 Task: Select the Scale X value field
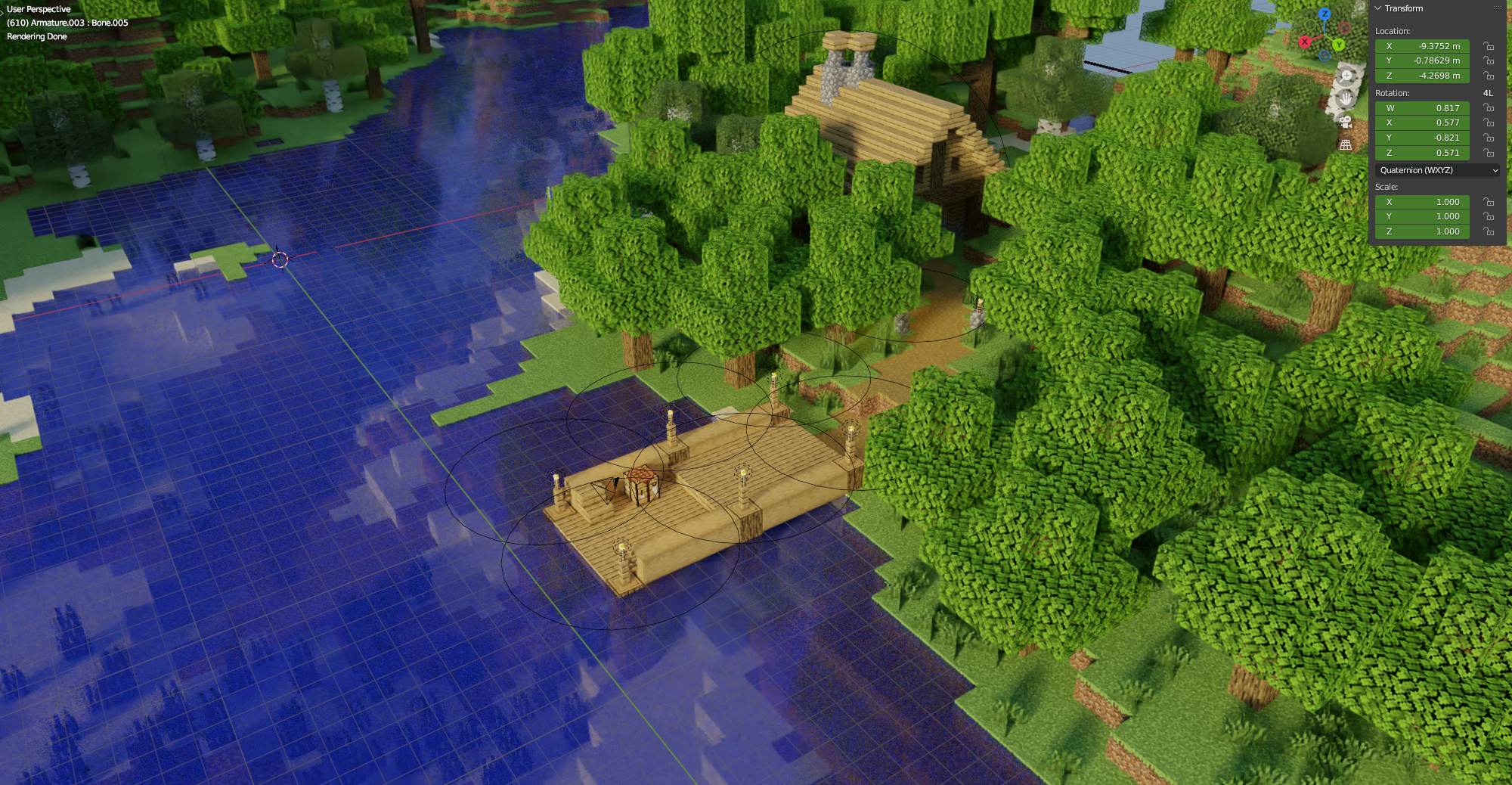[1422, 202]
